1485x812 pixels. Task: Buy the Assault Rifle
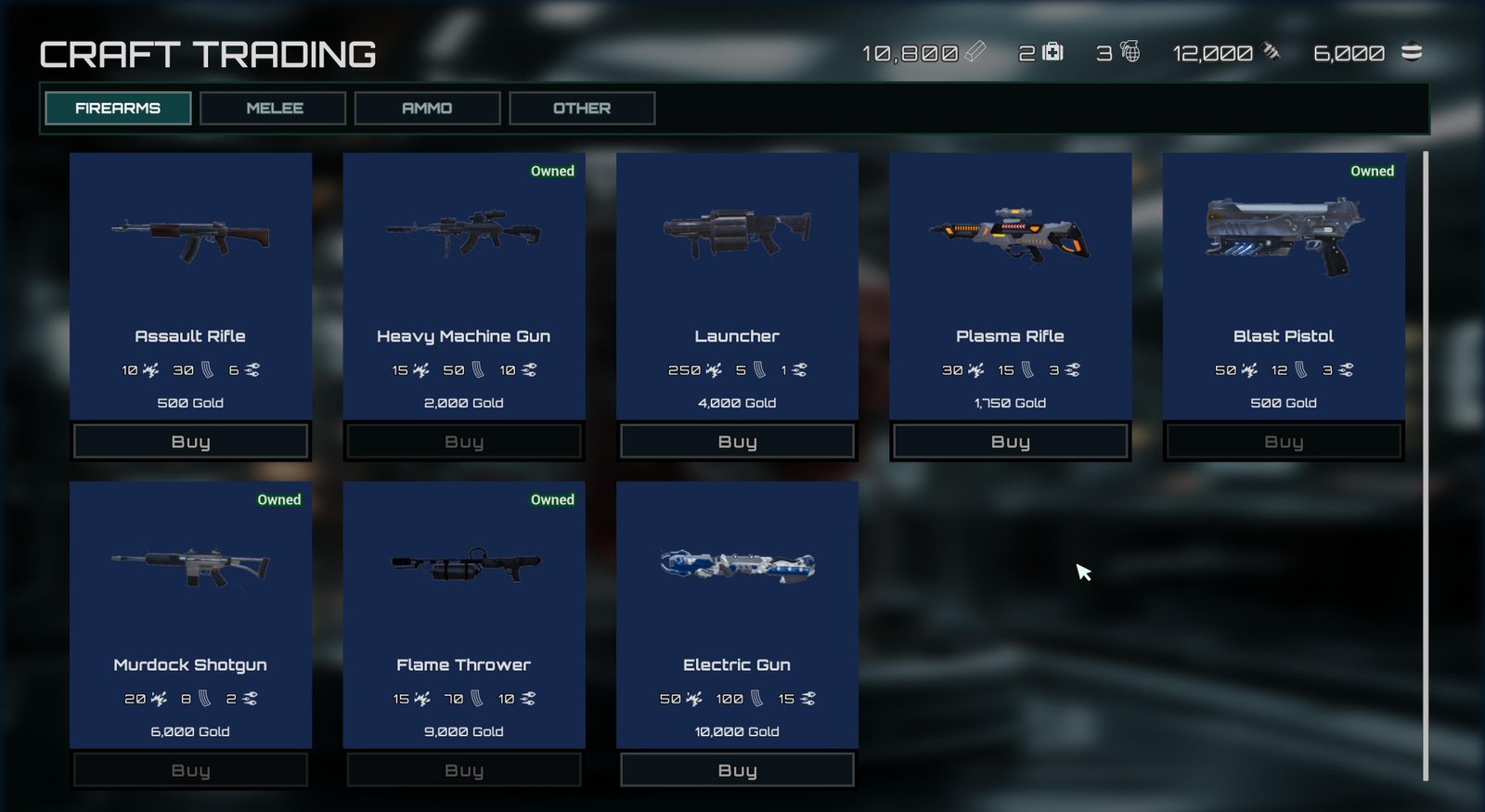coord(191,442)
